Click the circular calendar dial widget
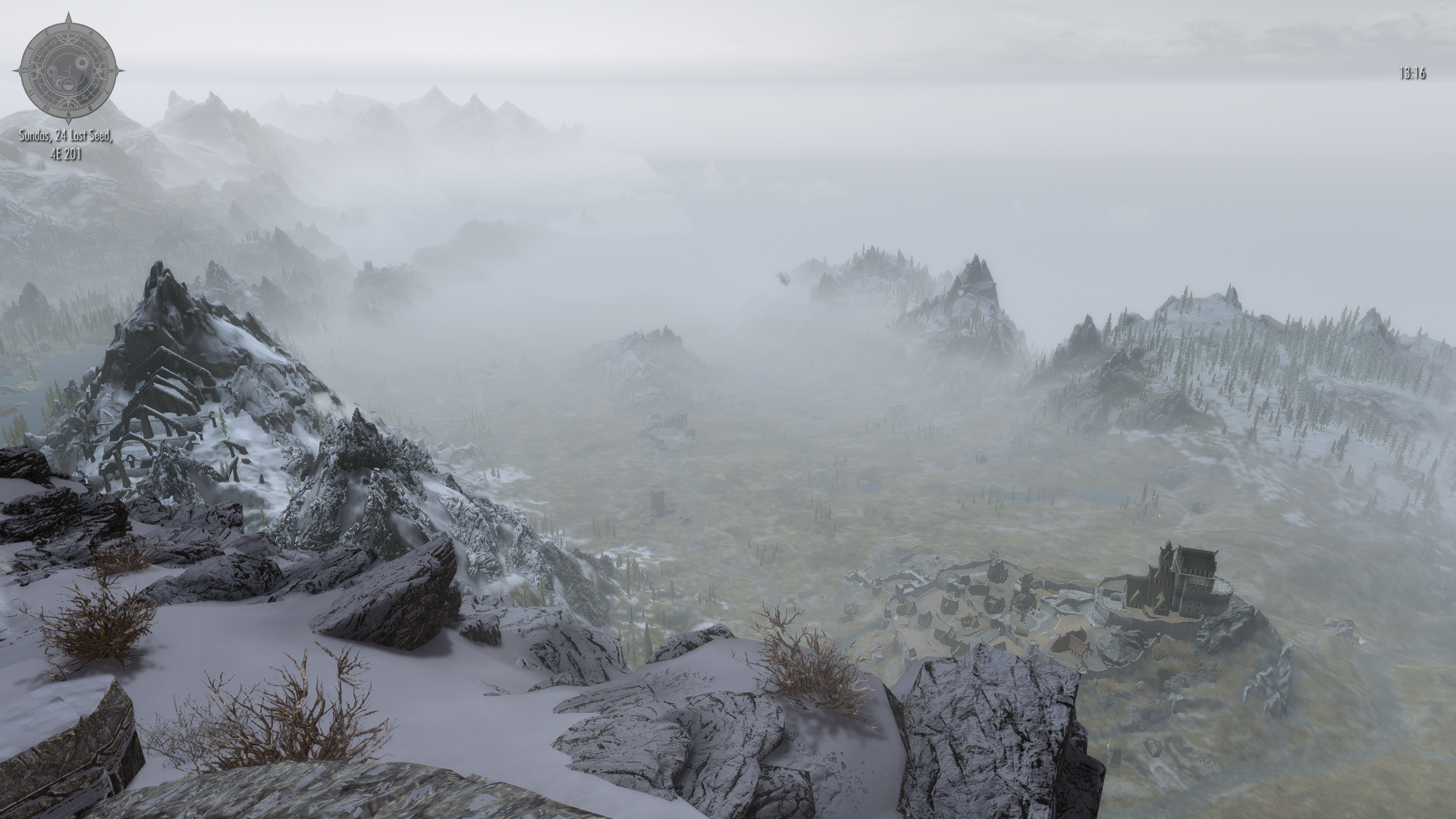 [x=68, y=70]
